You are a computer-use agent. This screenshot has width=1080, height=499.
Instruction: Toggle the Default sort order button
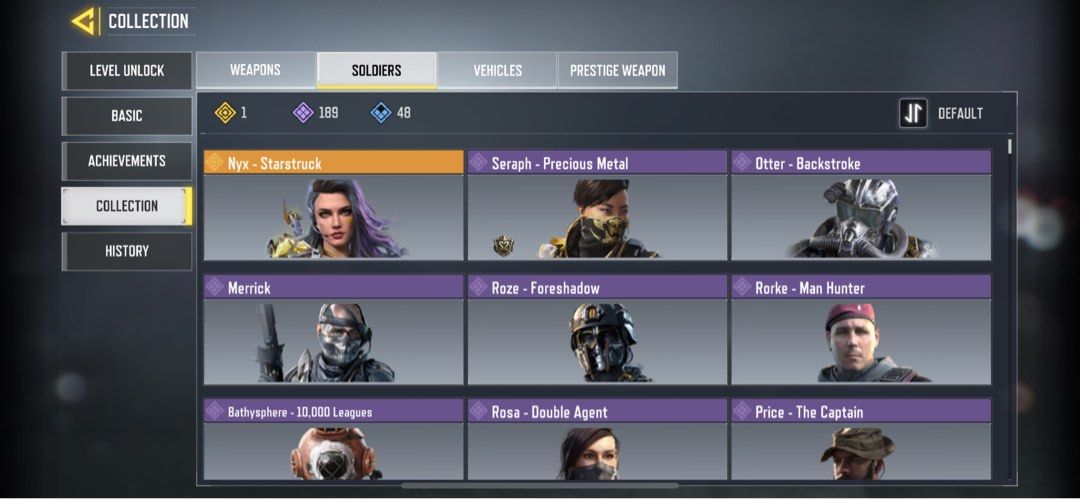pyautogui.click(x=914, y=114)
